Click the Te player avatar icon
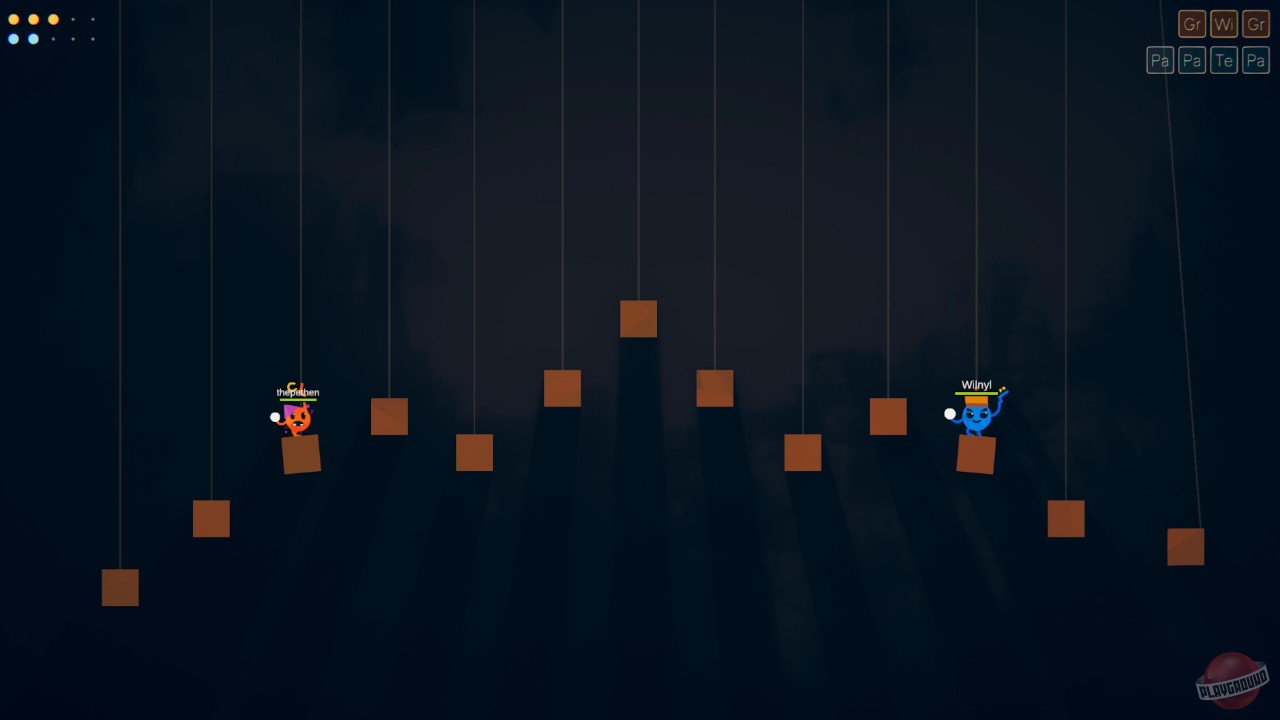Image resolution: width=1280 pixels, height=720 pixels. click(x=1224, y=60)
